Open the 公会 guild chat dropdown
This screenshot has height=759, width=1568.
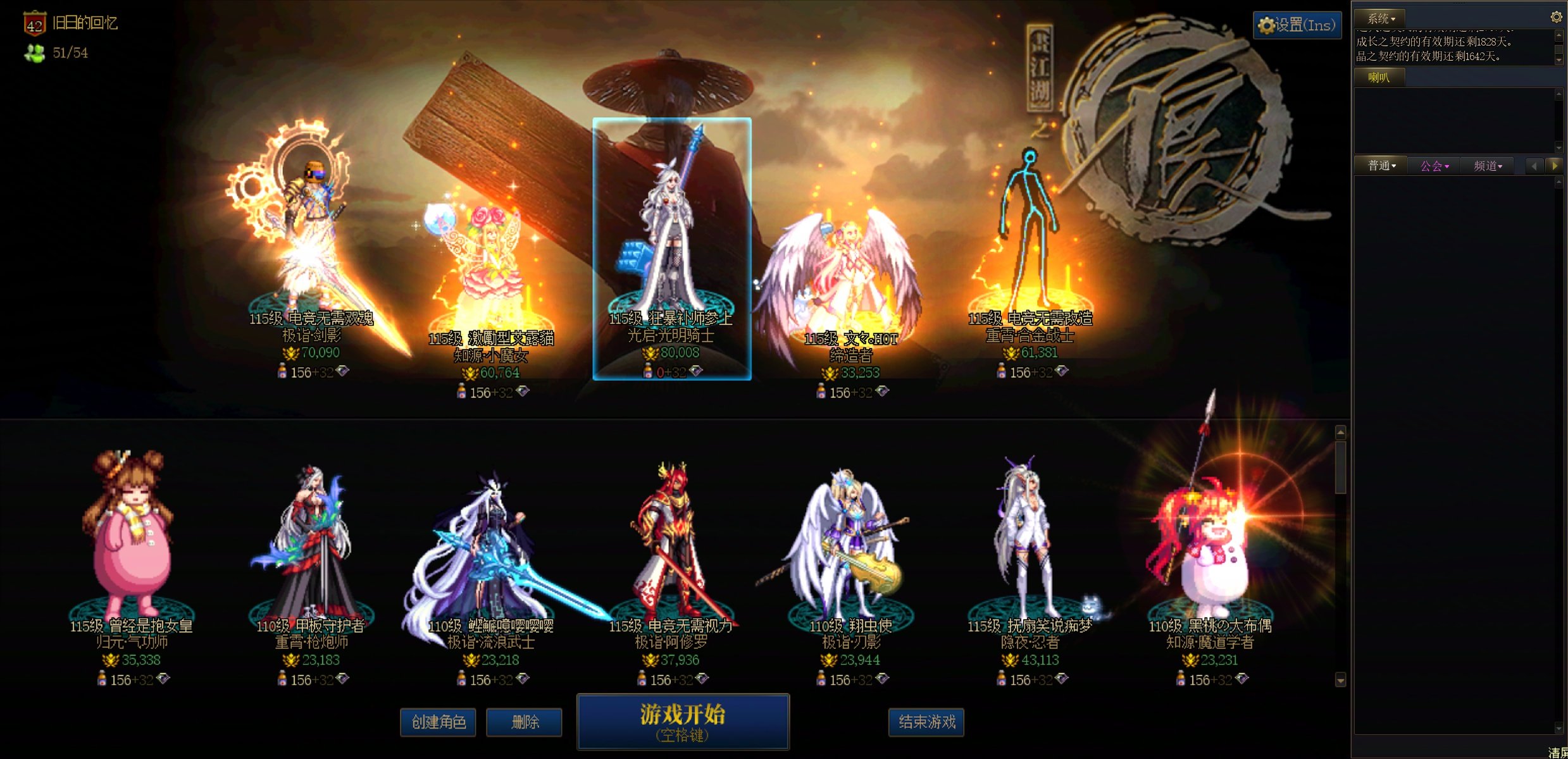click(x=1434, y=166)
